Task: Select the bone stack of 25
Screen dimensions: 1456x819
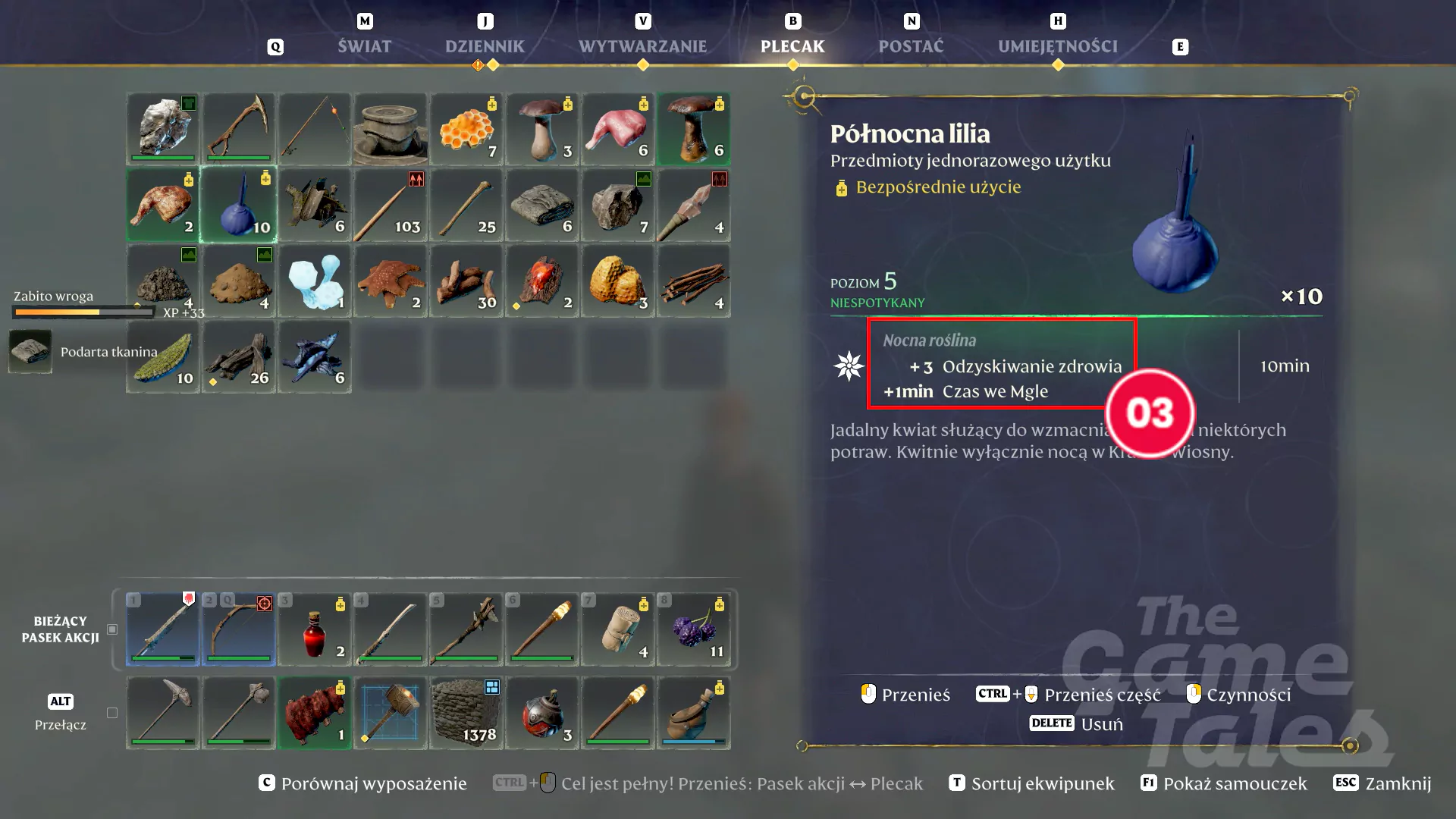Action: [466, 205]
